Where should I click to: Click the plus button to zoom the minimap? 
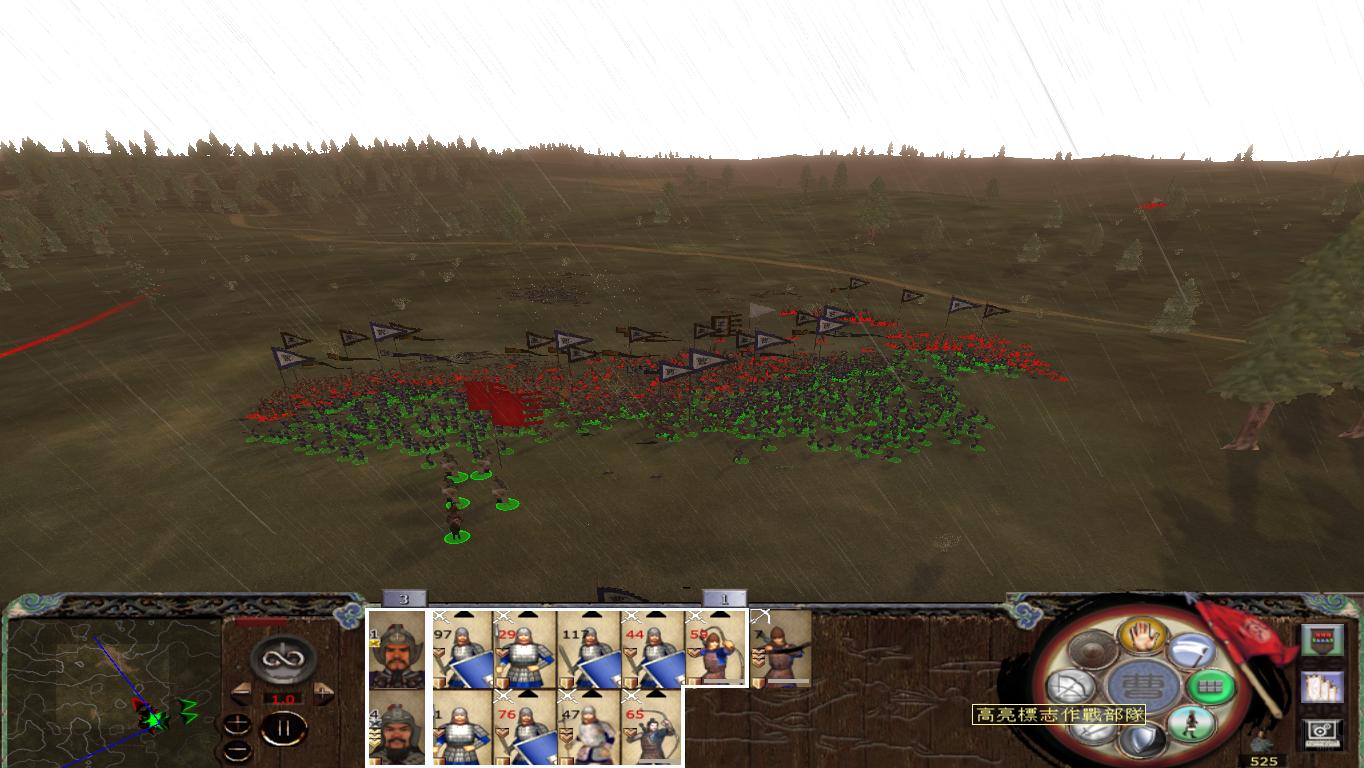click(237, 724)
